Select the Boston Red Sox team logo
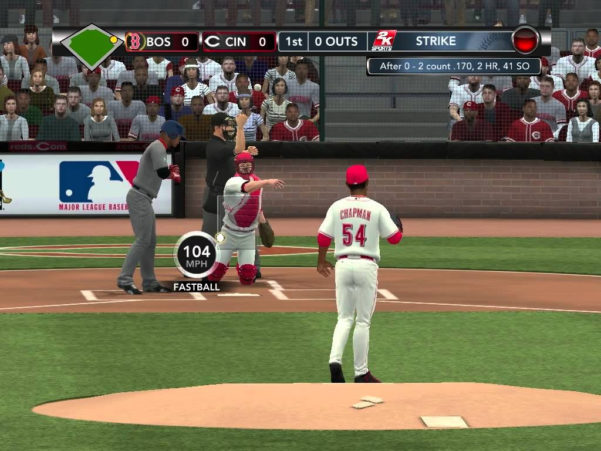 (x=135, y=42)
